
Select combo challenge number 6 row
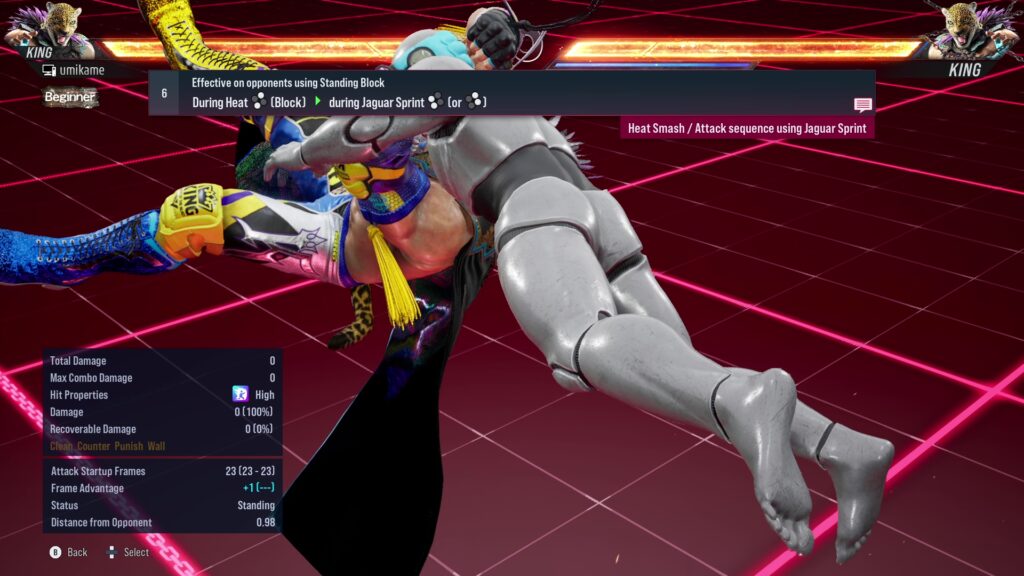pos(510,93)
